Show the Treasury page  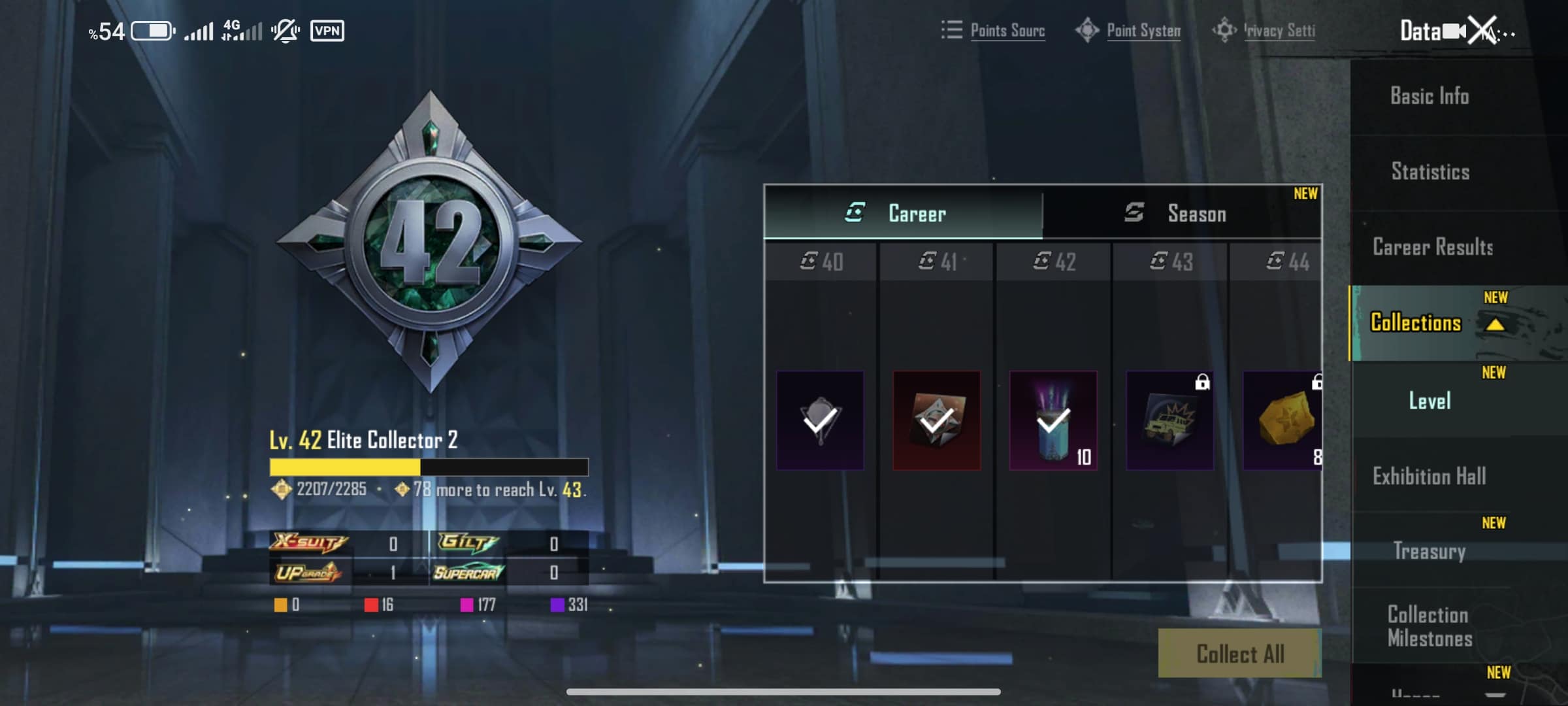[x=1429, y=551]
